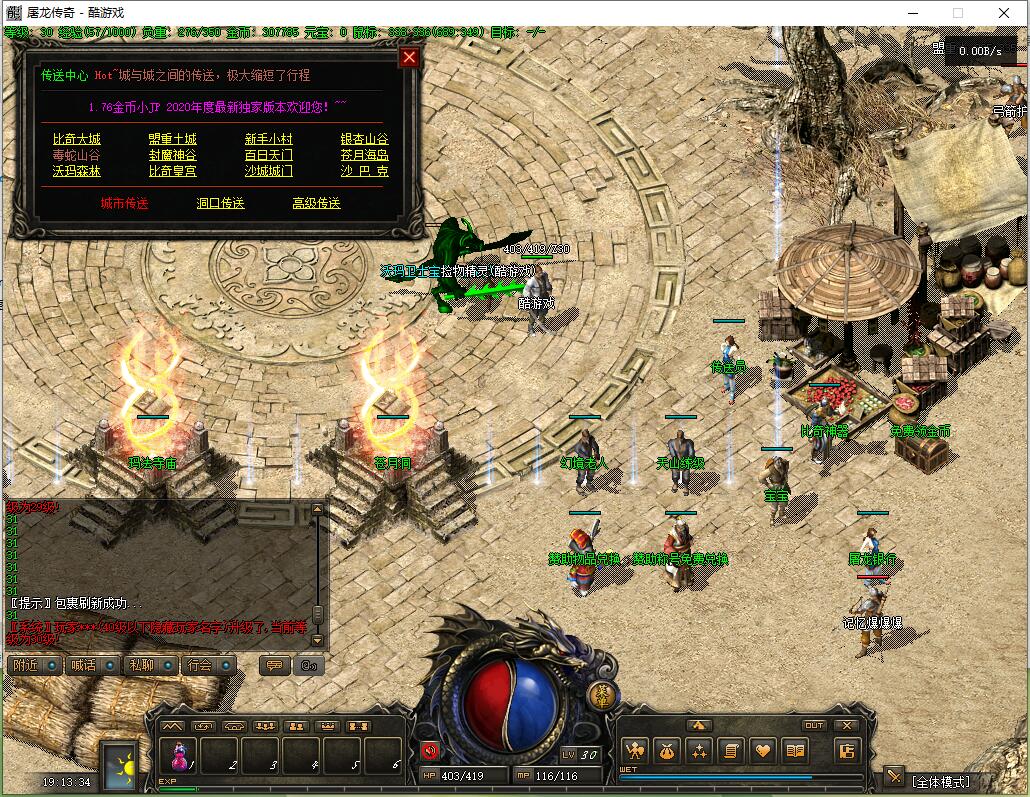The height and width of the screenshot is (797, 1030).
Task: Open the bag inventory icon
Action: coord(666,750)
